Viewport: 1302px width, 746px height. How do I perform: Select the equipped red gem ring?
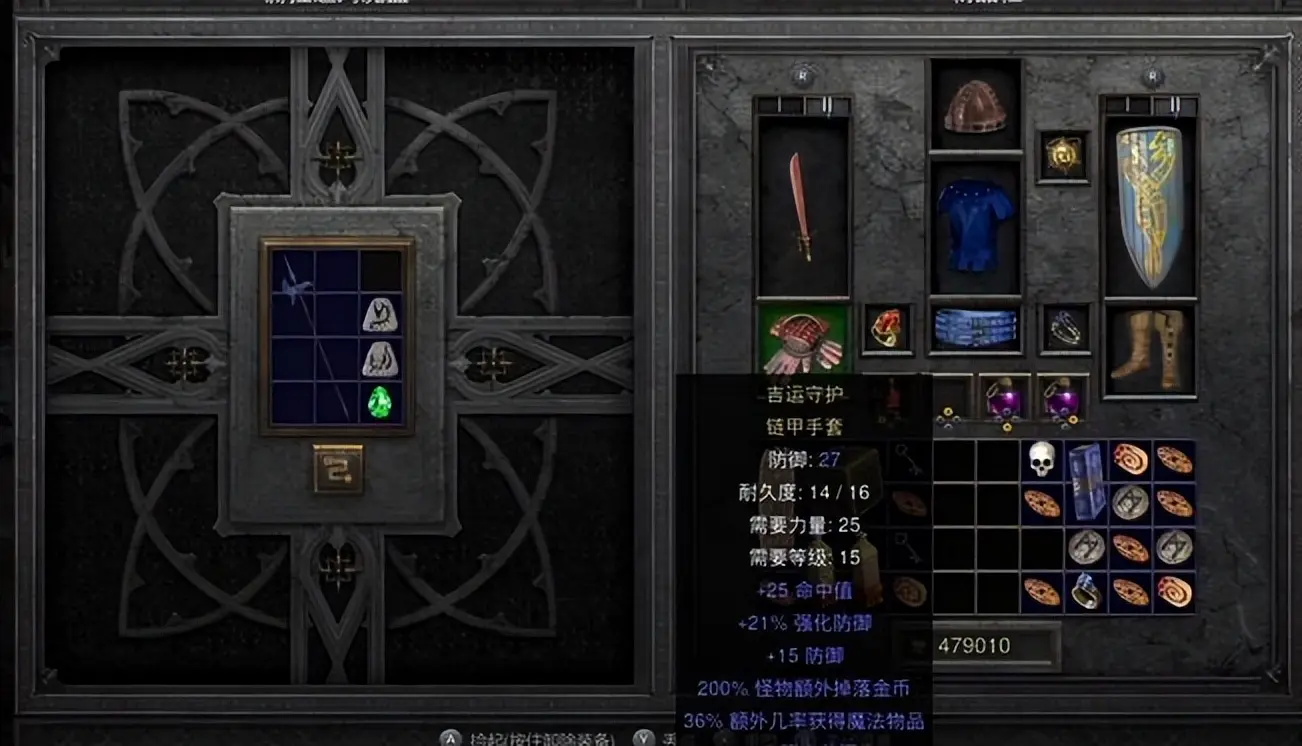pyautogui.click(x=887, y=328)
